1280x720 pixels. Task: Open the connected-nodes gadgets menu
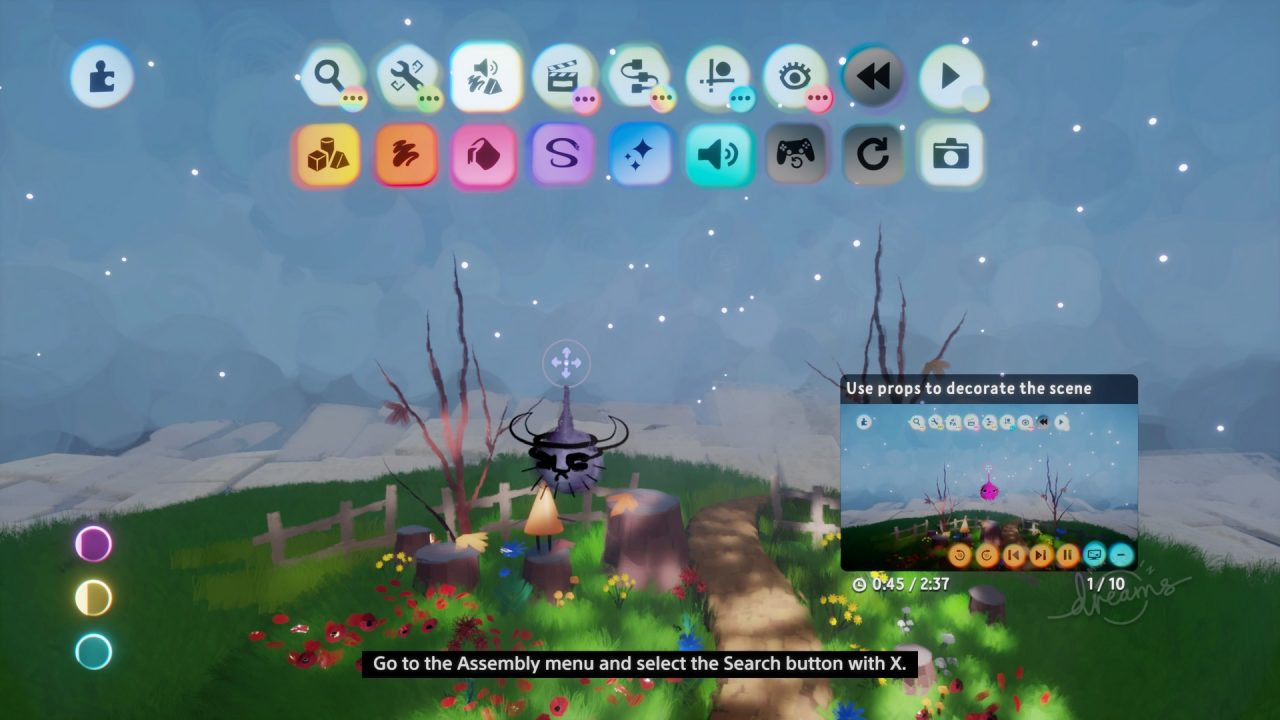coord(639,76)
